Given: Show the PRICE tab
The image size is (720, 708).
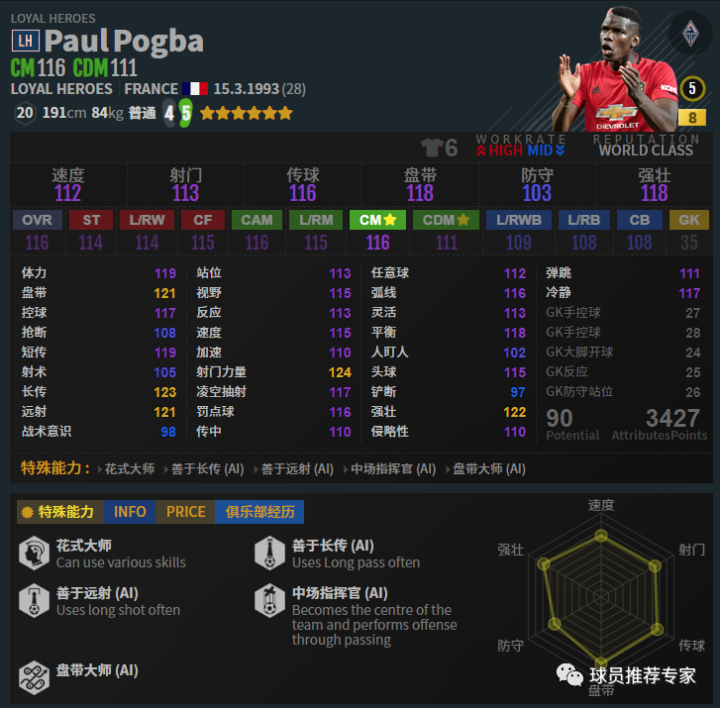Looking at the screenshot, I should pyautogui.click(x=185, y=512).
